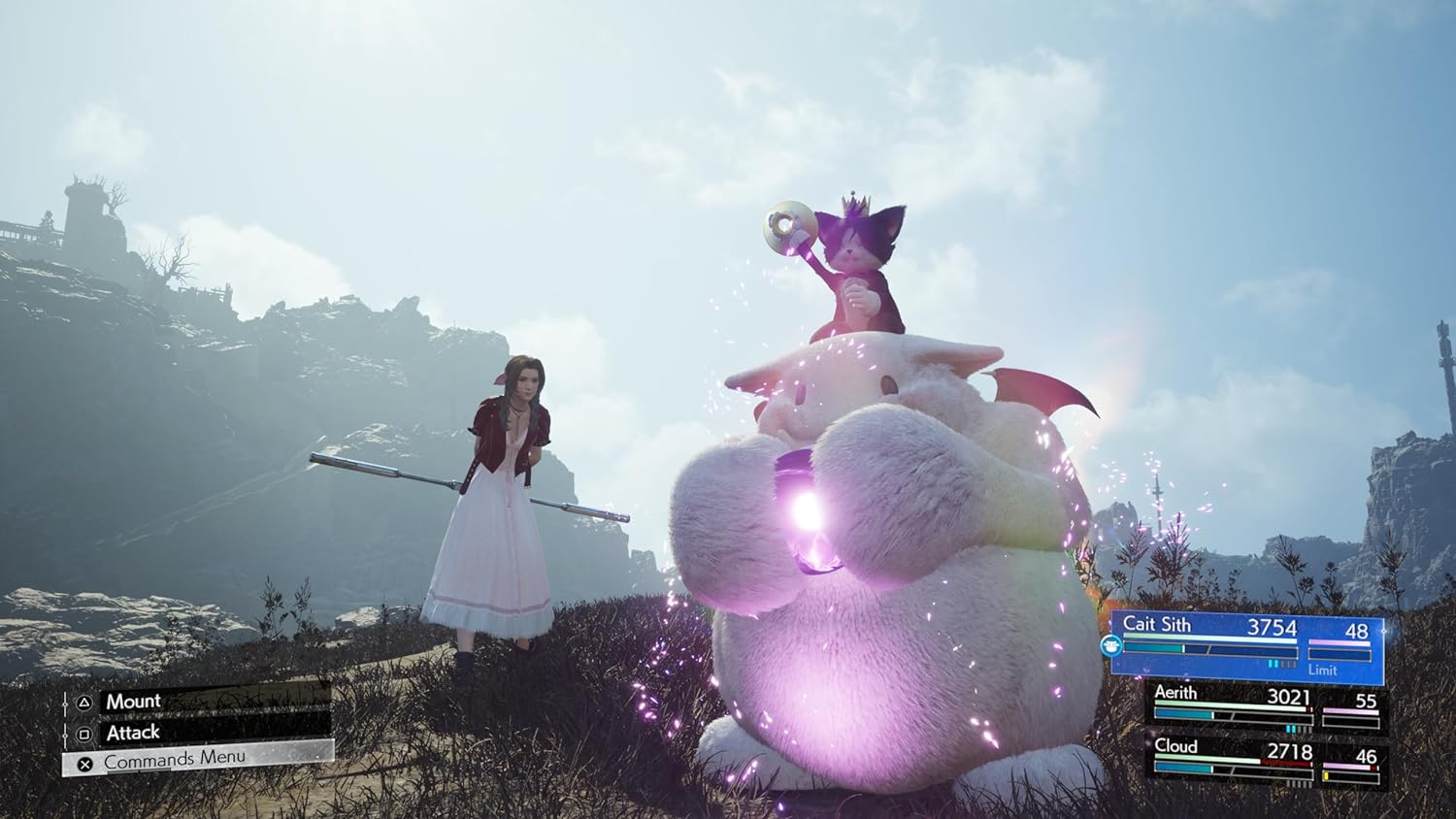Click the Limit label under the gauge
This screenshot has width=1456, height=819.
[1322, 671]
